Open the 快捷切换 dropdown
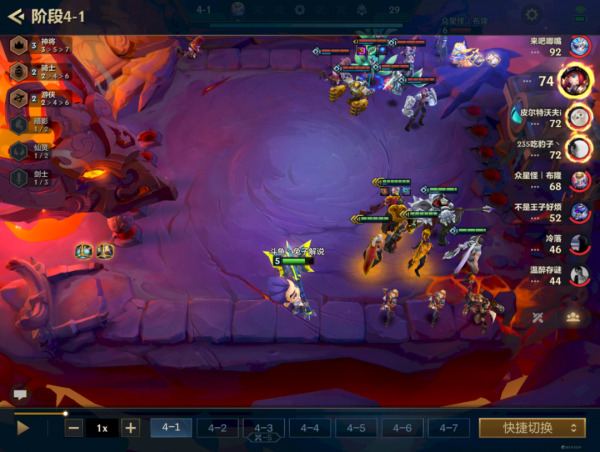Screen dimensions: 600x452 [532, 427]
